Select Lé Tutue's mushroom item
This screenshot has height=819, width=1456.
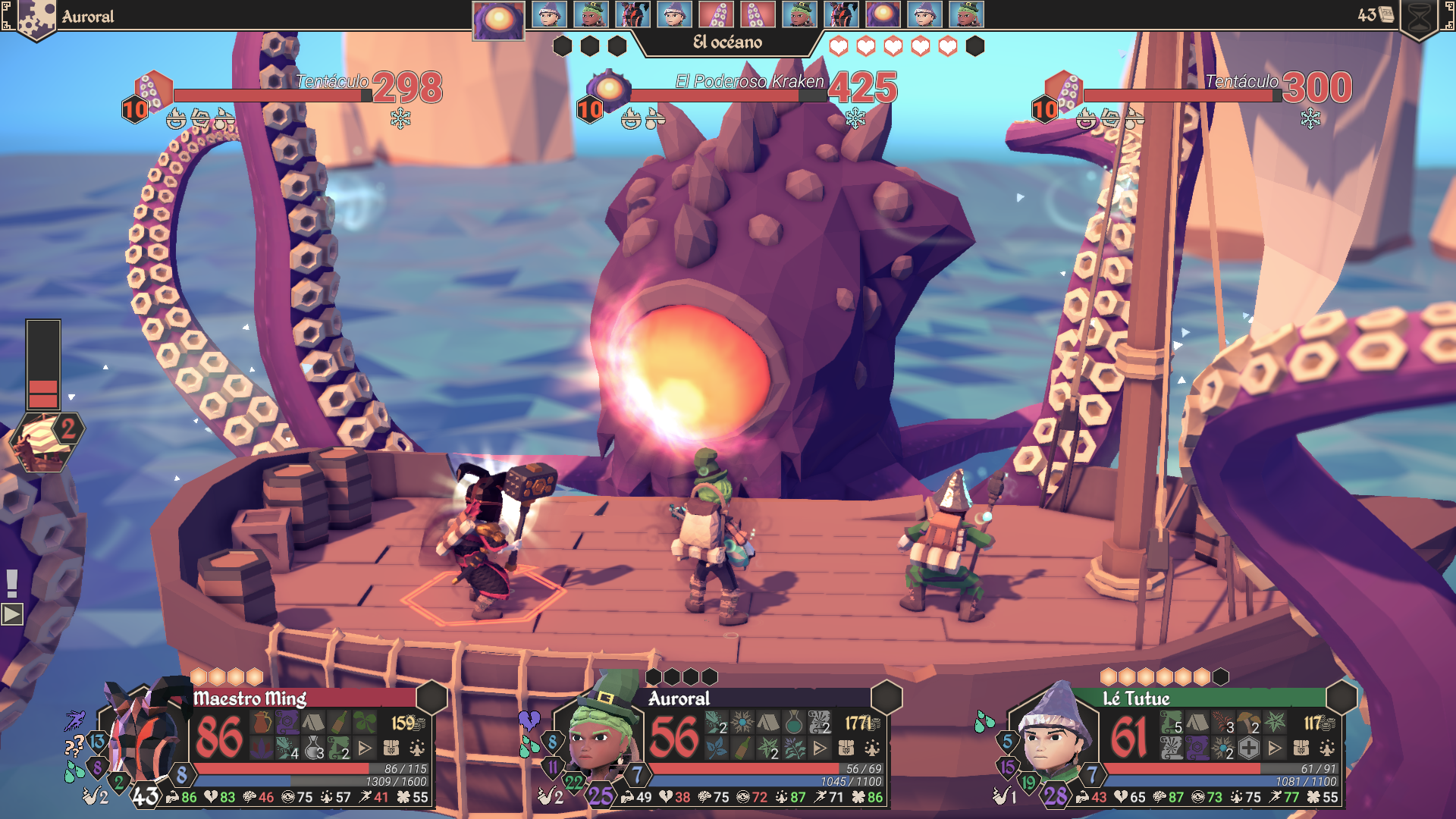1248,723
